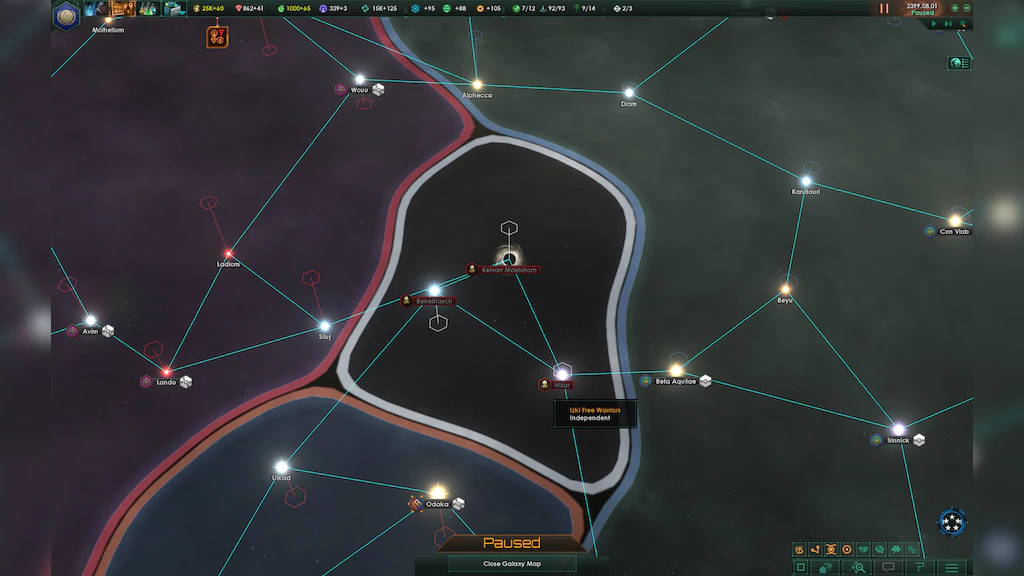This screenshot has width=1024, height=576.
Task: Open the technology flasks button
Action: tap(148, 9)
